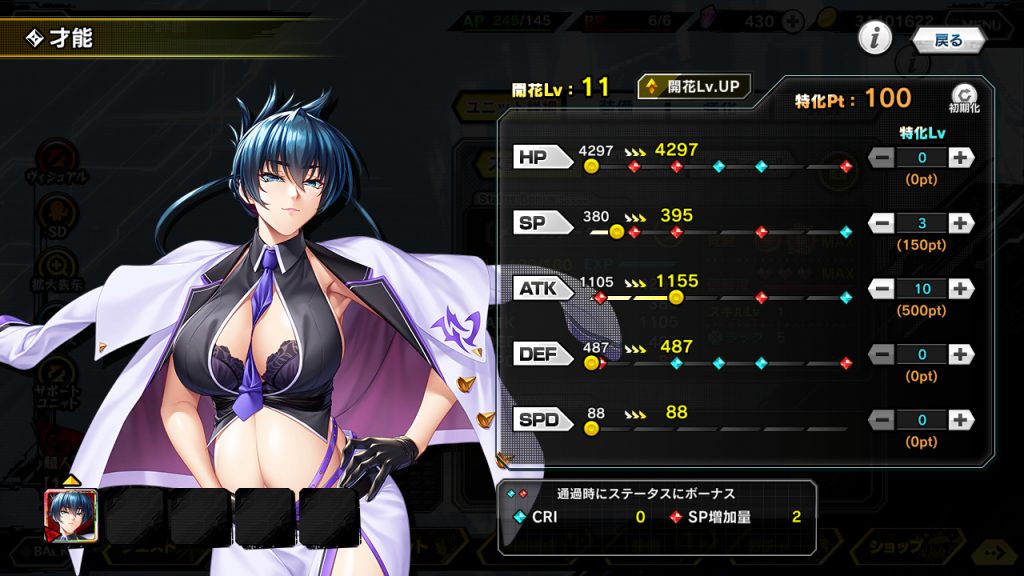
Task: Increase SPD specialization level
Action: point(960,420)
